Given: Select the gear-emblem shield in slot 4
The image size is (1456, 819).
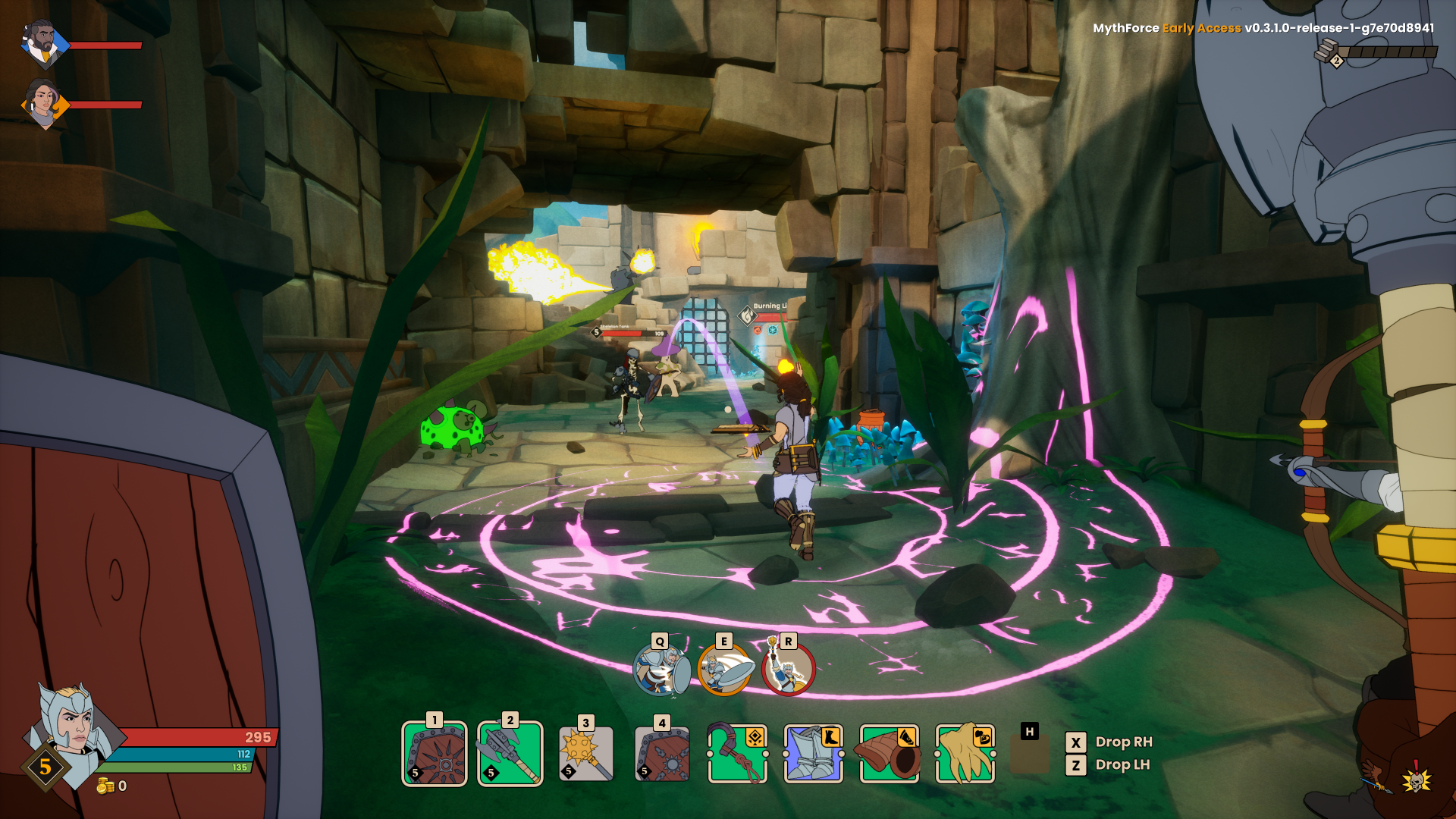Looking at the screenshot, I should click(x=662, y=754).
